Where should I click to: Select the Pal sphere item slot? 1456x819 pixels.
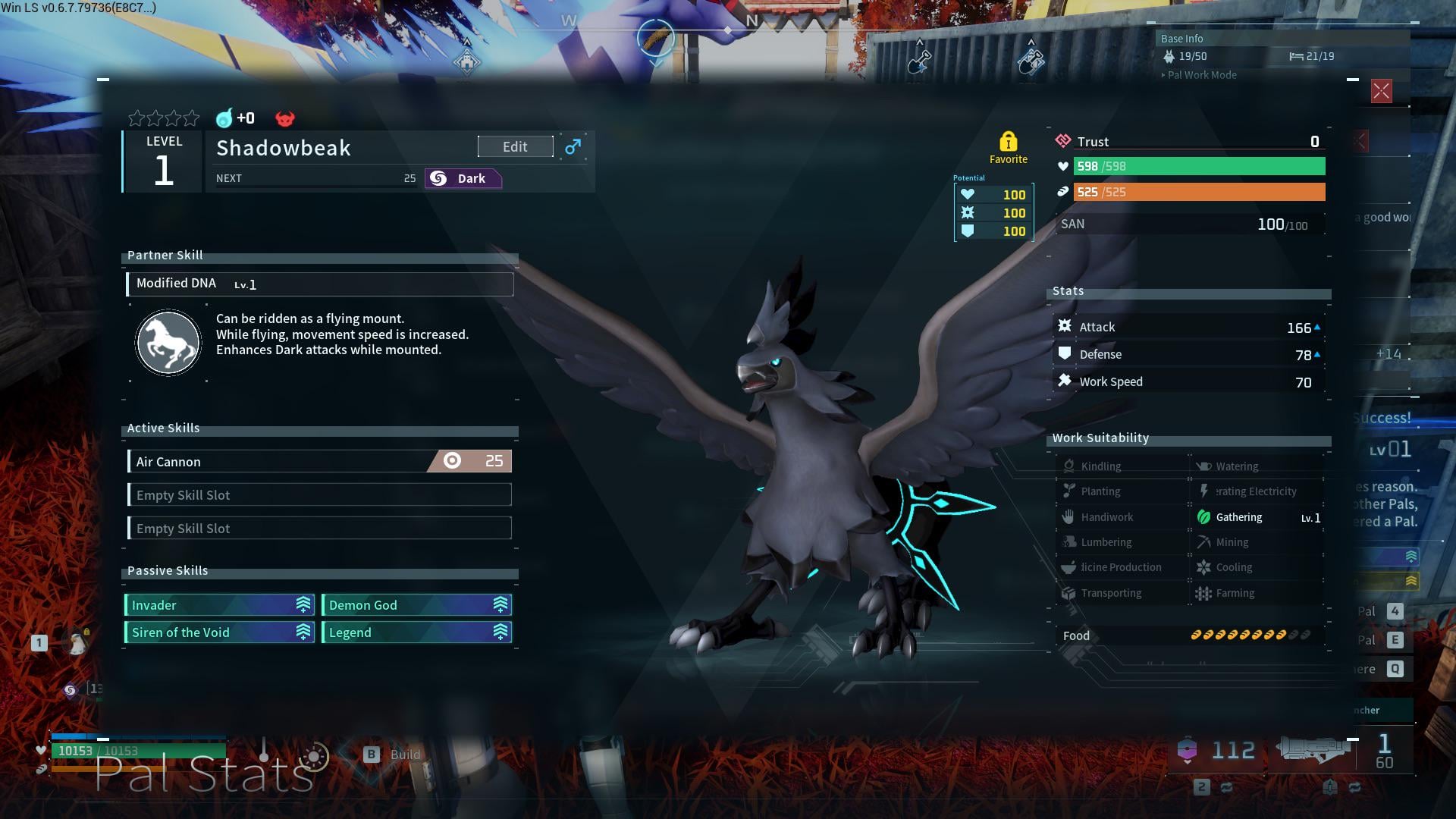(x=1187, y=750)
